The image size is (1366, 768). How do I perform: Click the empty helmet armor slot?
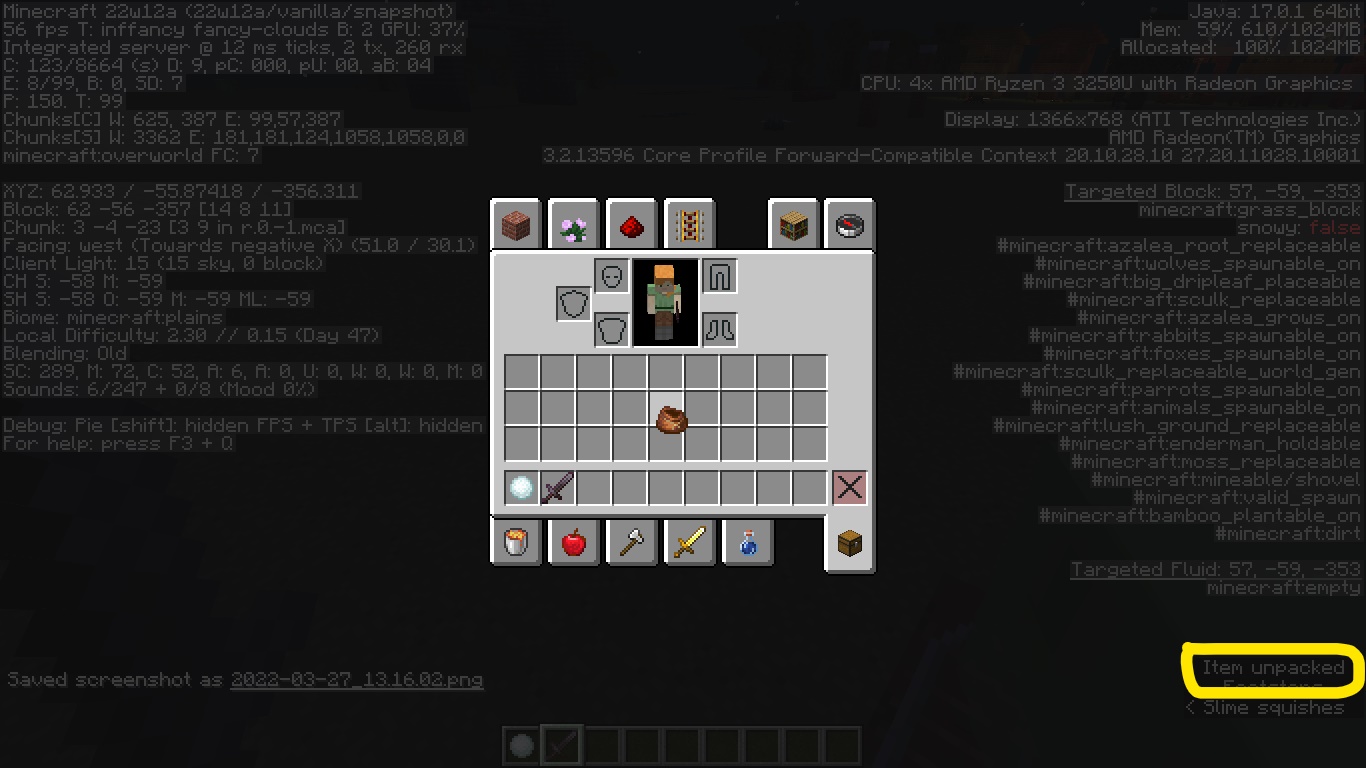611,276
